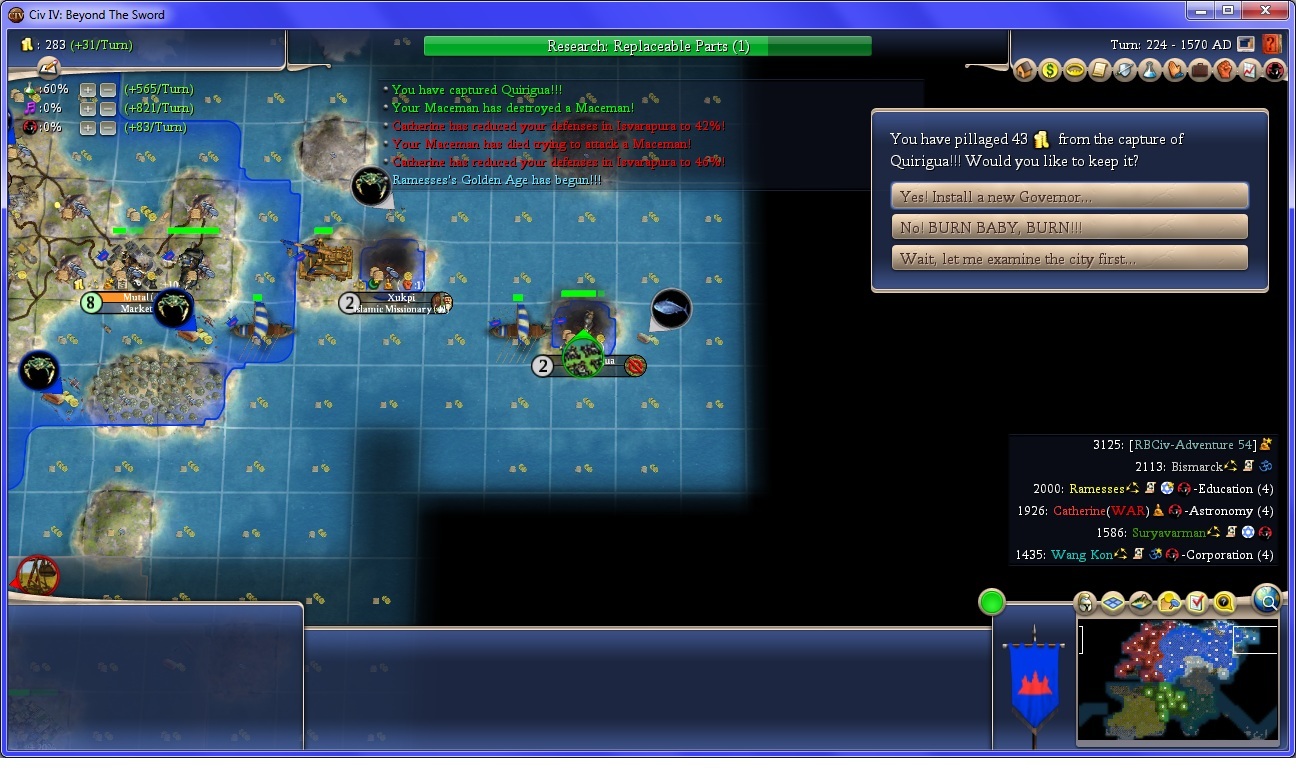Open the globe view magnifier button
The width and height of the screenshot is (1296, 775).
(x=1266, y=599)
